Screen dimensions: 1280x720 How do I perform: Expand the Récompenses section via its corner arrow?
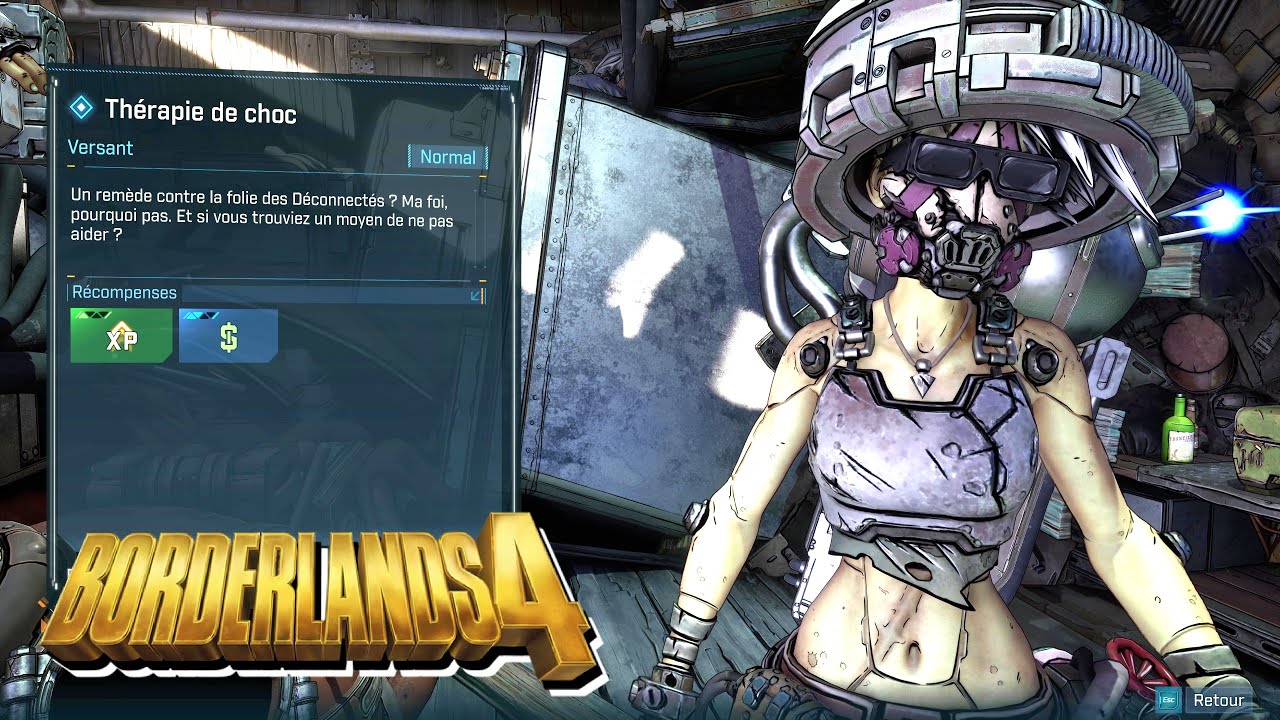coord(474,296)
